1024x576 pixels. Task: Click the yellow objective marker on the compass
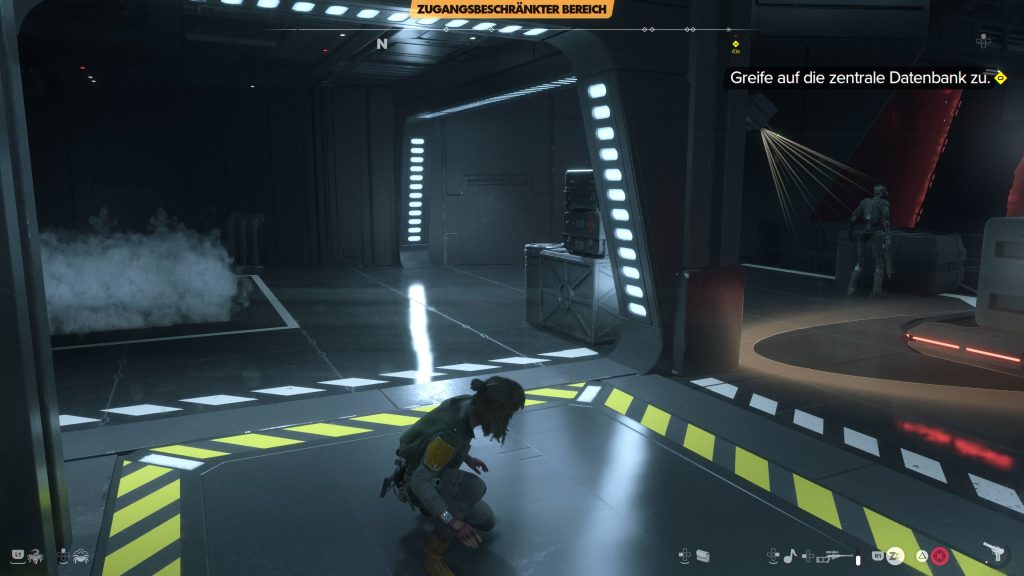[x=735, y=44]
